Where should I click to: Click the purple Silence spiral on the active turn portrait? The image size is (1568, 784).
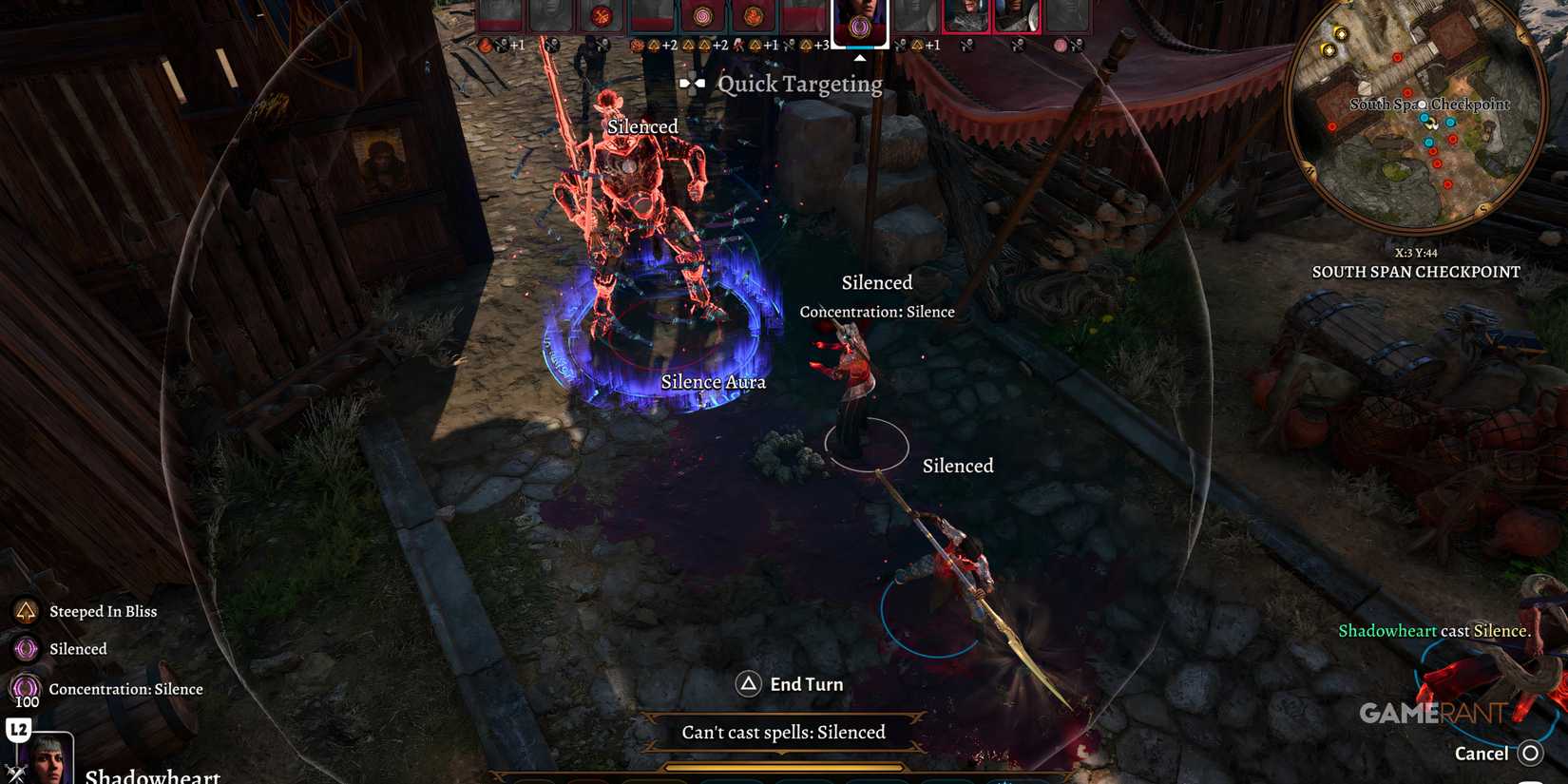pos(858,27)
